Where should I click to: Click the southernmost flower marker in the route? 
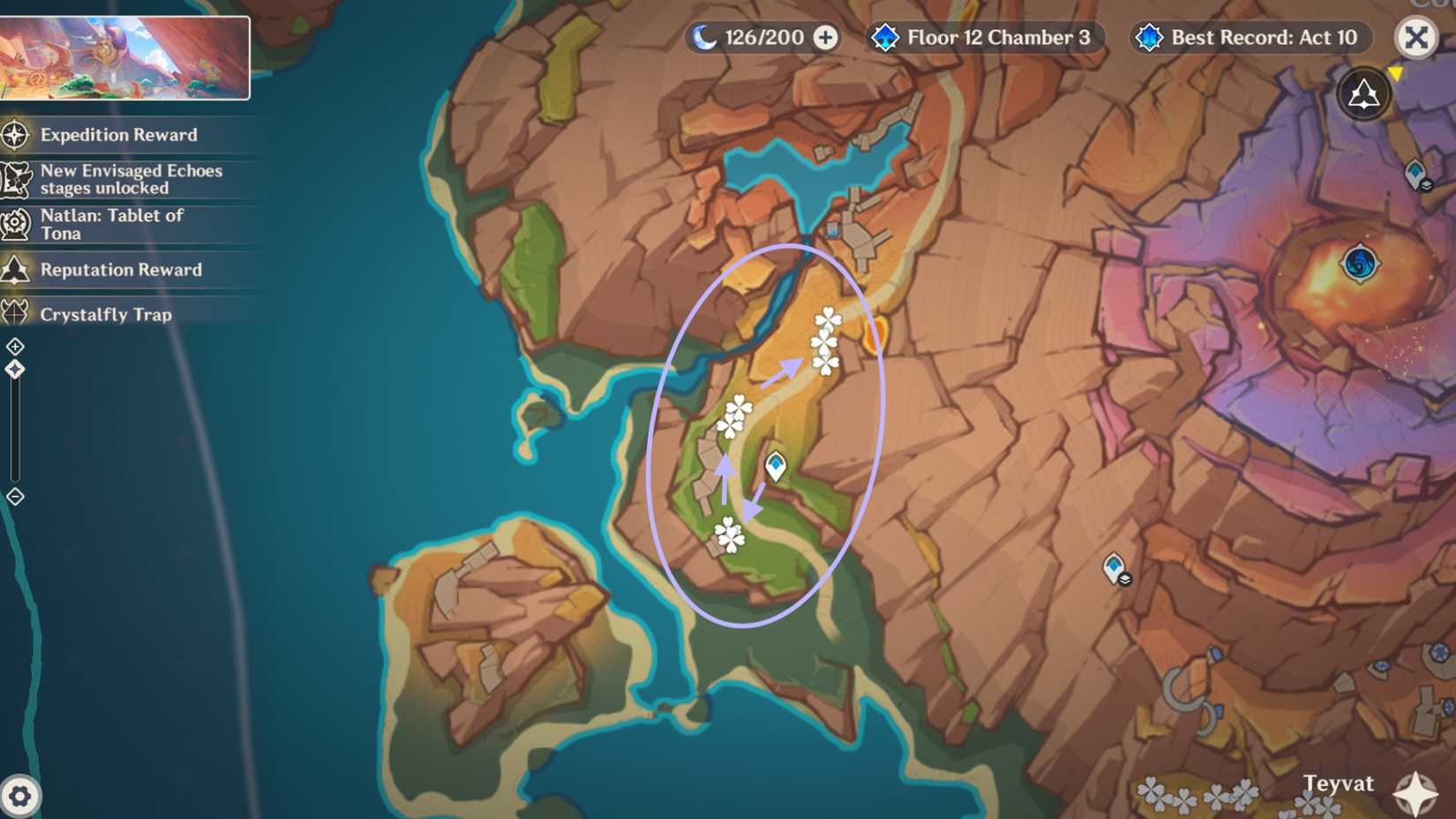728,537
